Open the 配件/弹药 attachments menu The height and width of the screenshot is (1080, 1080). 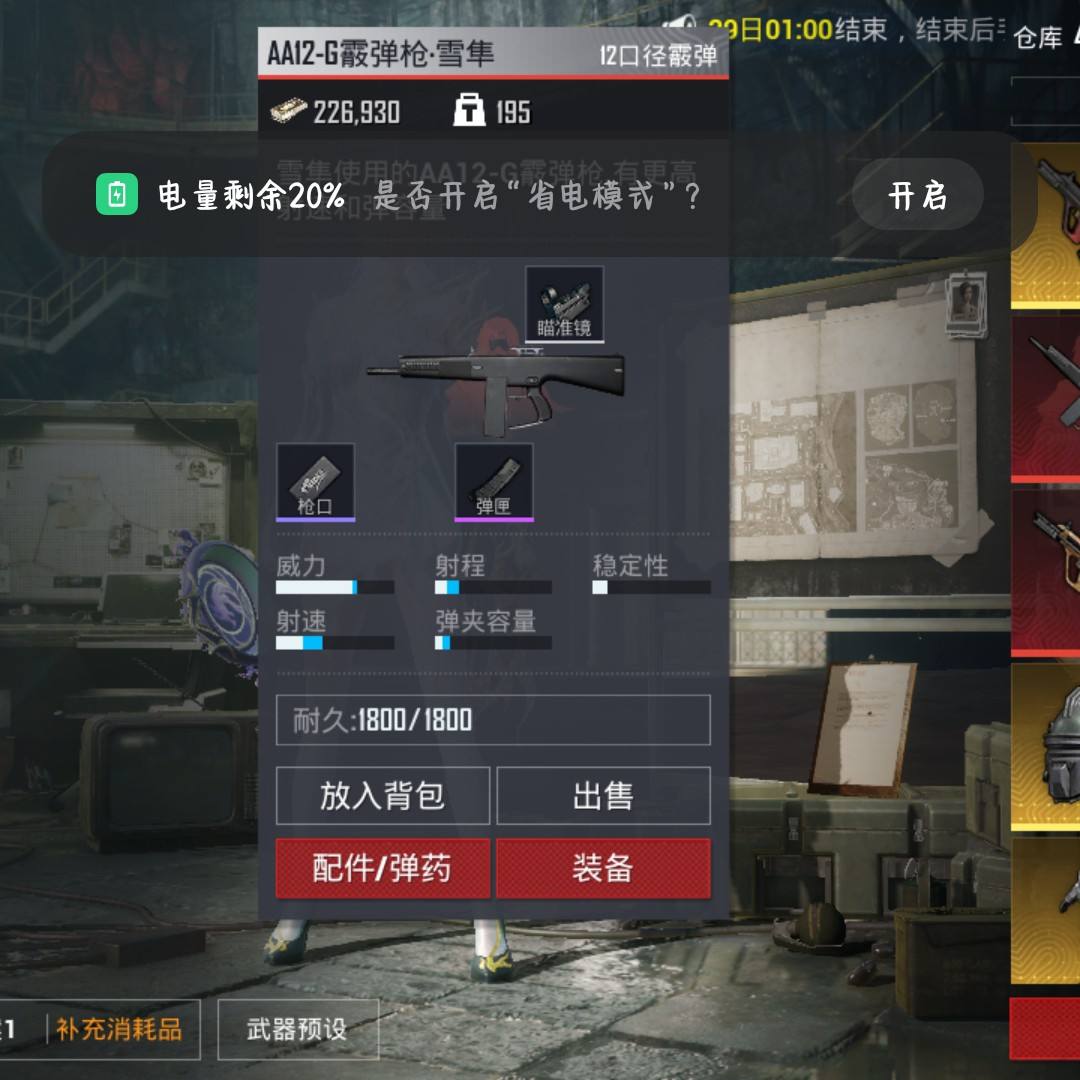382,868
